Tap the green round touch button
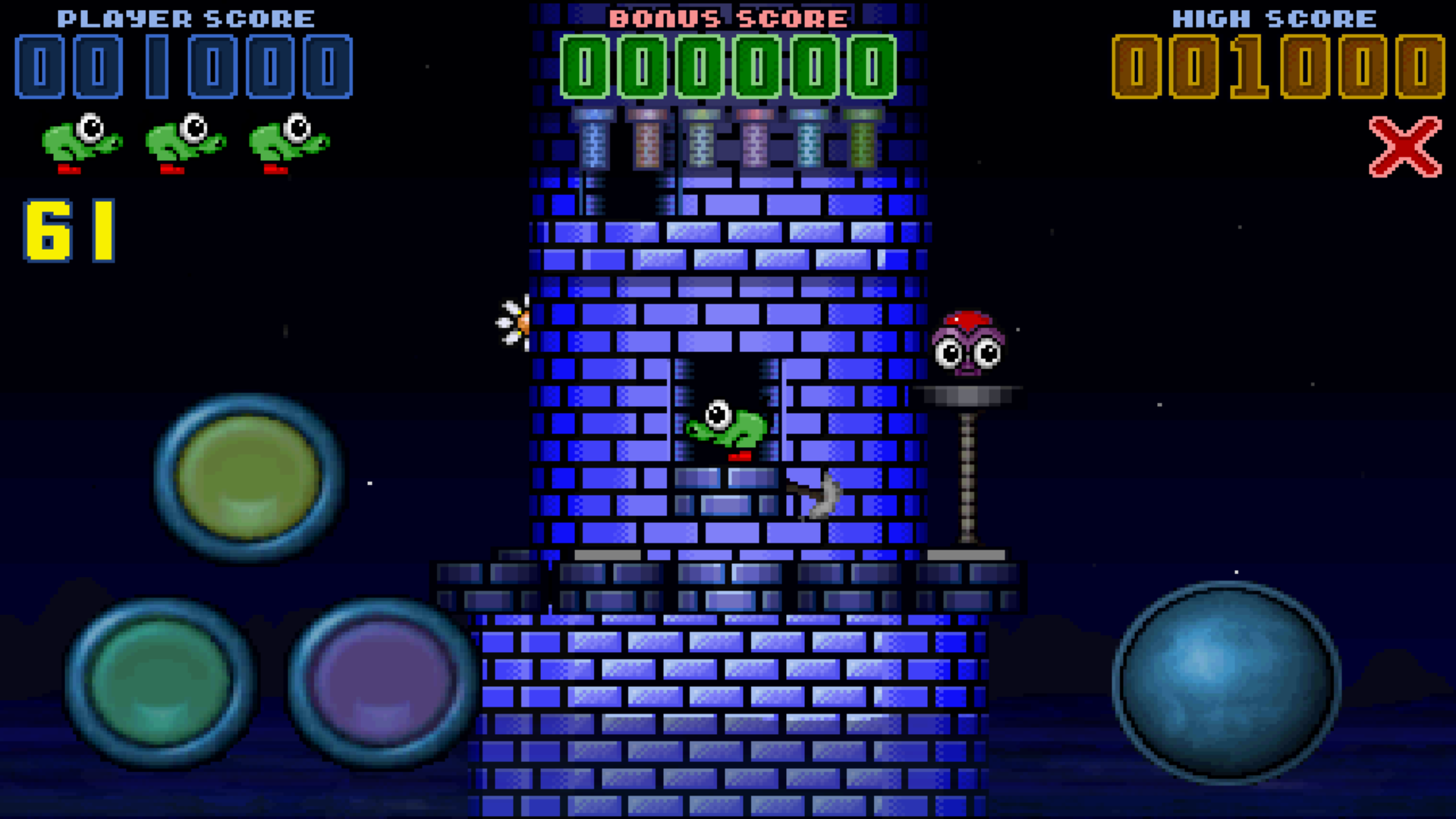The width and height of the screenshot is (1456, 819). click(x=161, y=682)
